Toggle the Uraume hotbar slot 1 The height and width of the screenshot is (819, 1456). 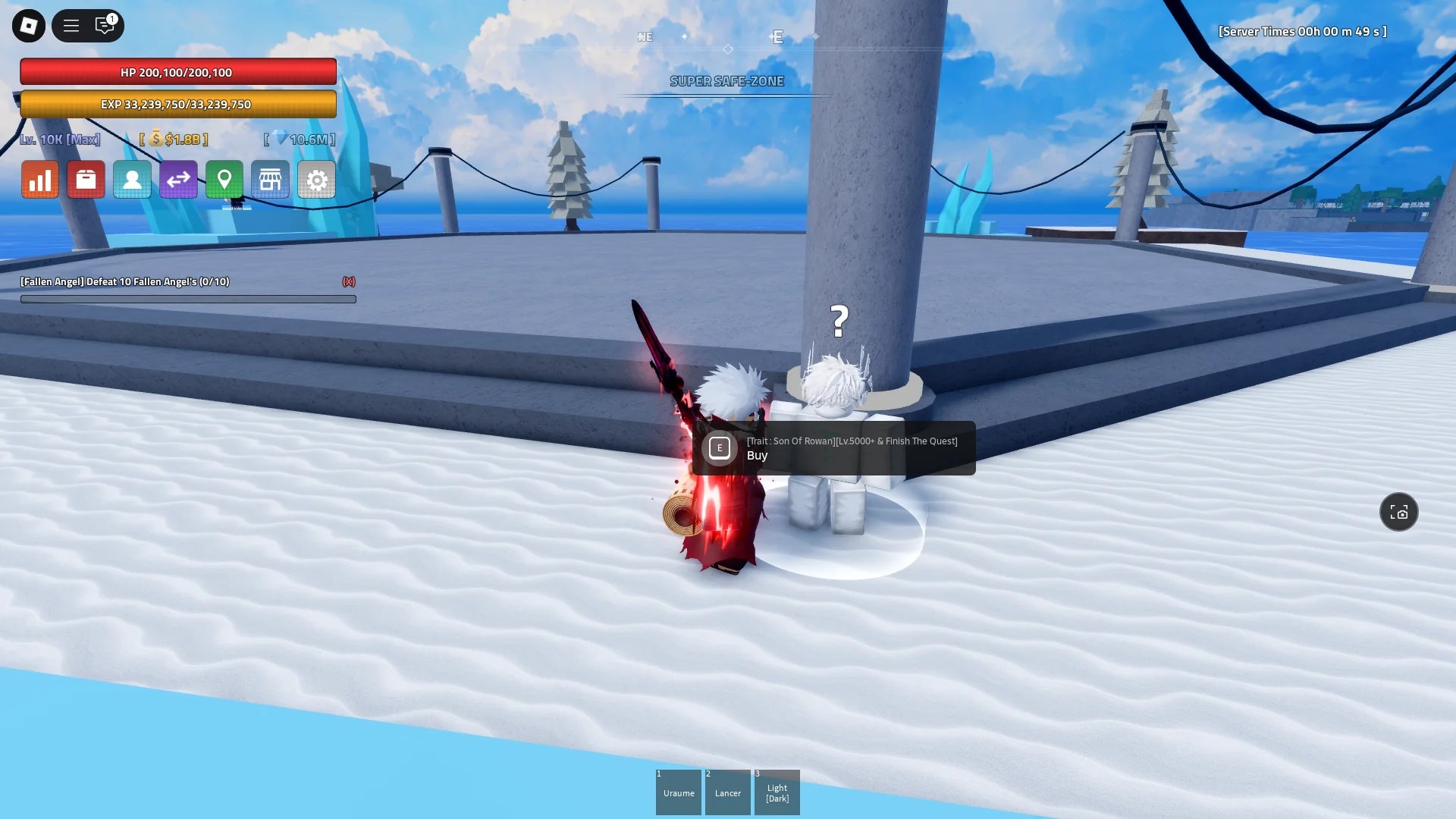(679, 792)
